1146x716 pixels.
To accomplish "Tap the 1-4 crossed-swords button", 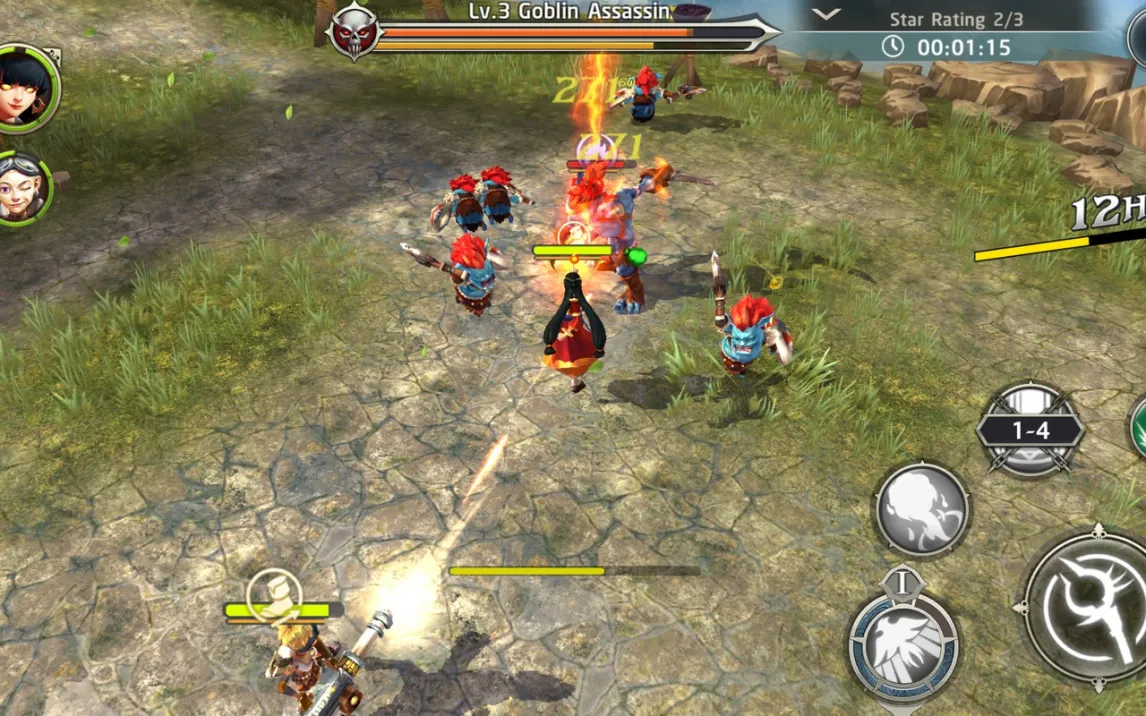I will 1030,430.
